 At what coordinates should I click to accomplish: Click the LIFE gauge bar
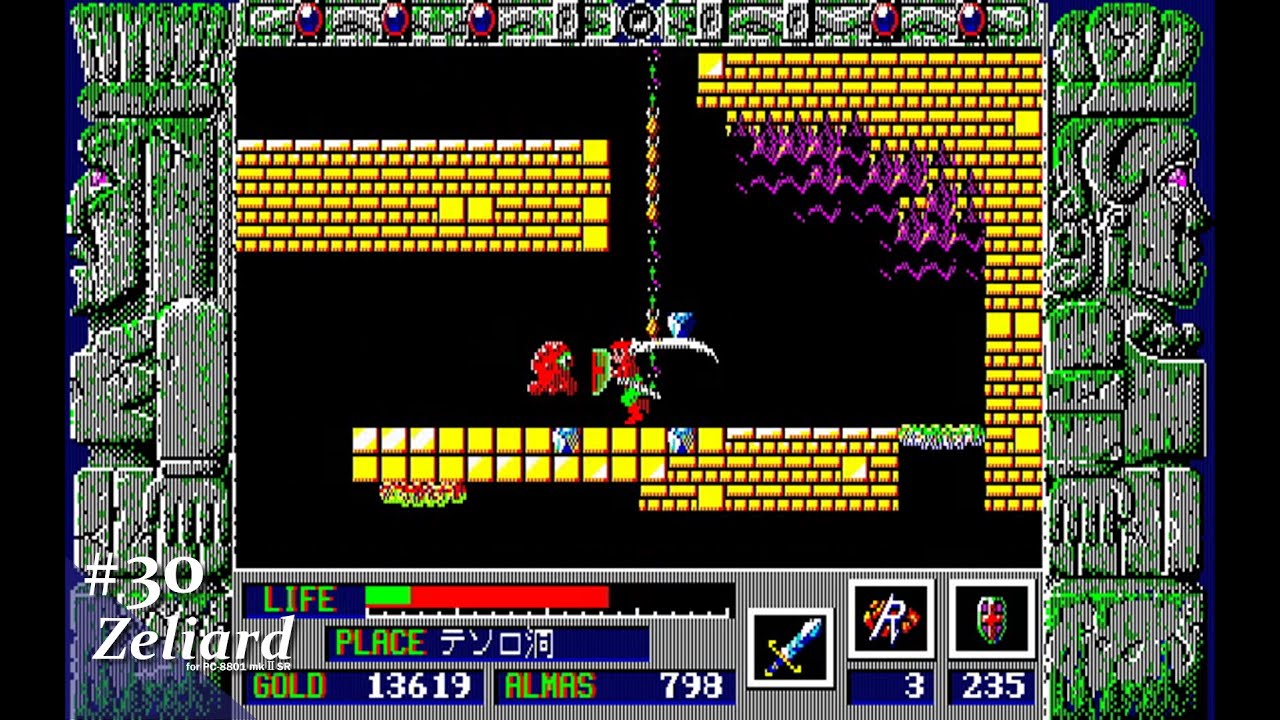coord(490,598)
